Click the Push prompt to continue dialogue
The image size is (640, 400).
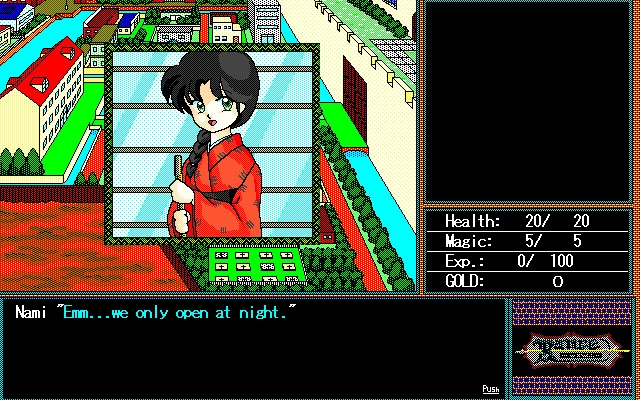(x=490, y=388)
